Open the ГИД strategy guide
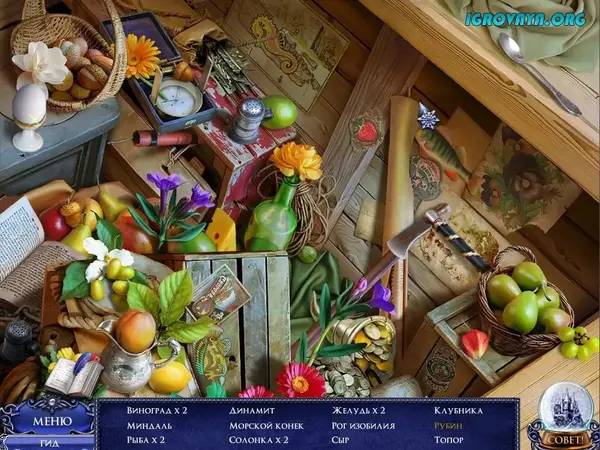This screenshot has width=600, height=450. tap(48, 442)
